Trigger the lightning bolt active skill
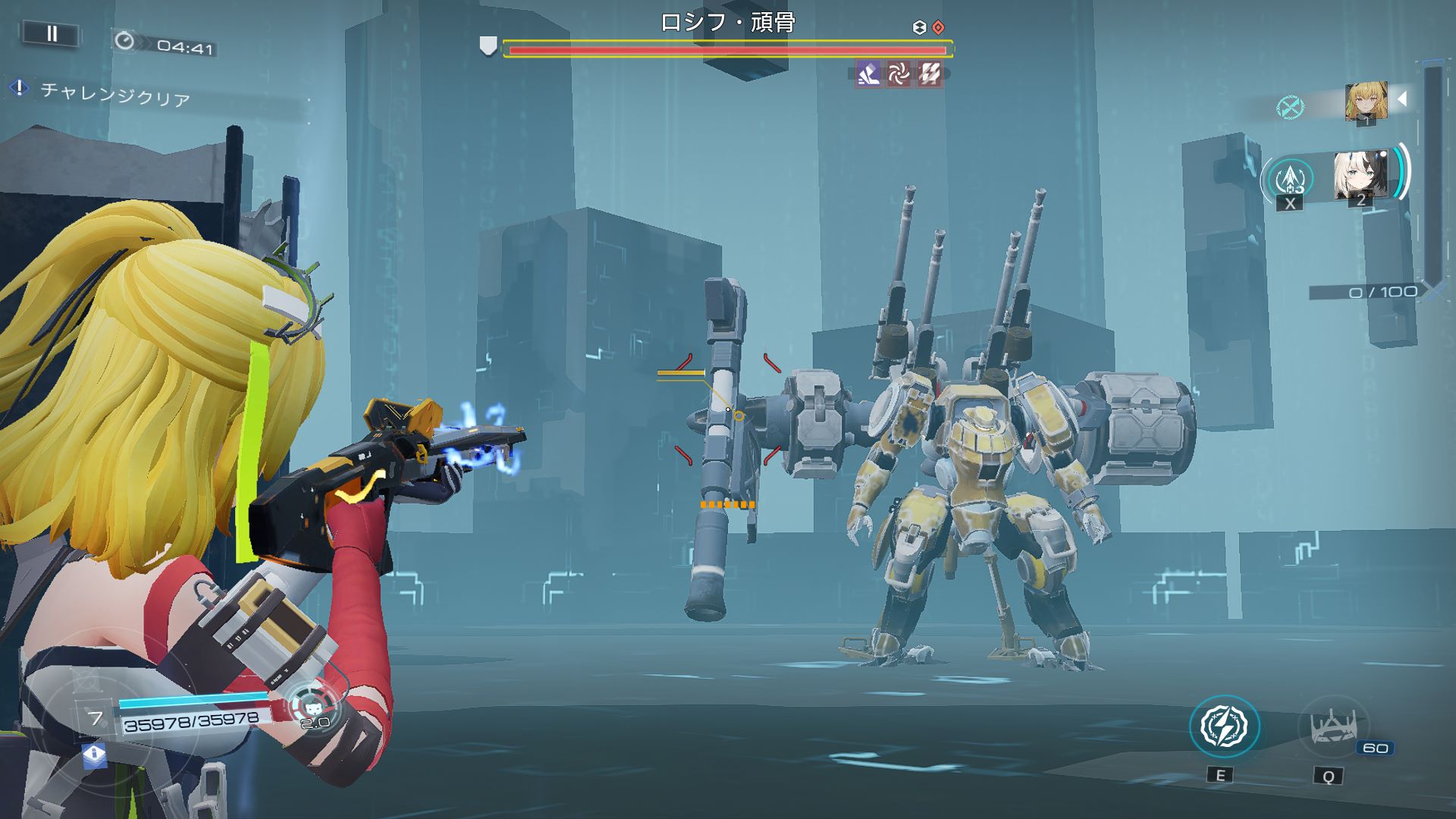The image size is (1456, 819). coord(1224,726)
